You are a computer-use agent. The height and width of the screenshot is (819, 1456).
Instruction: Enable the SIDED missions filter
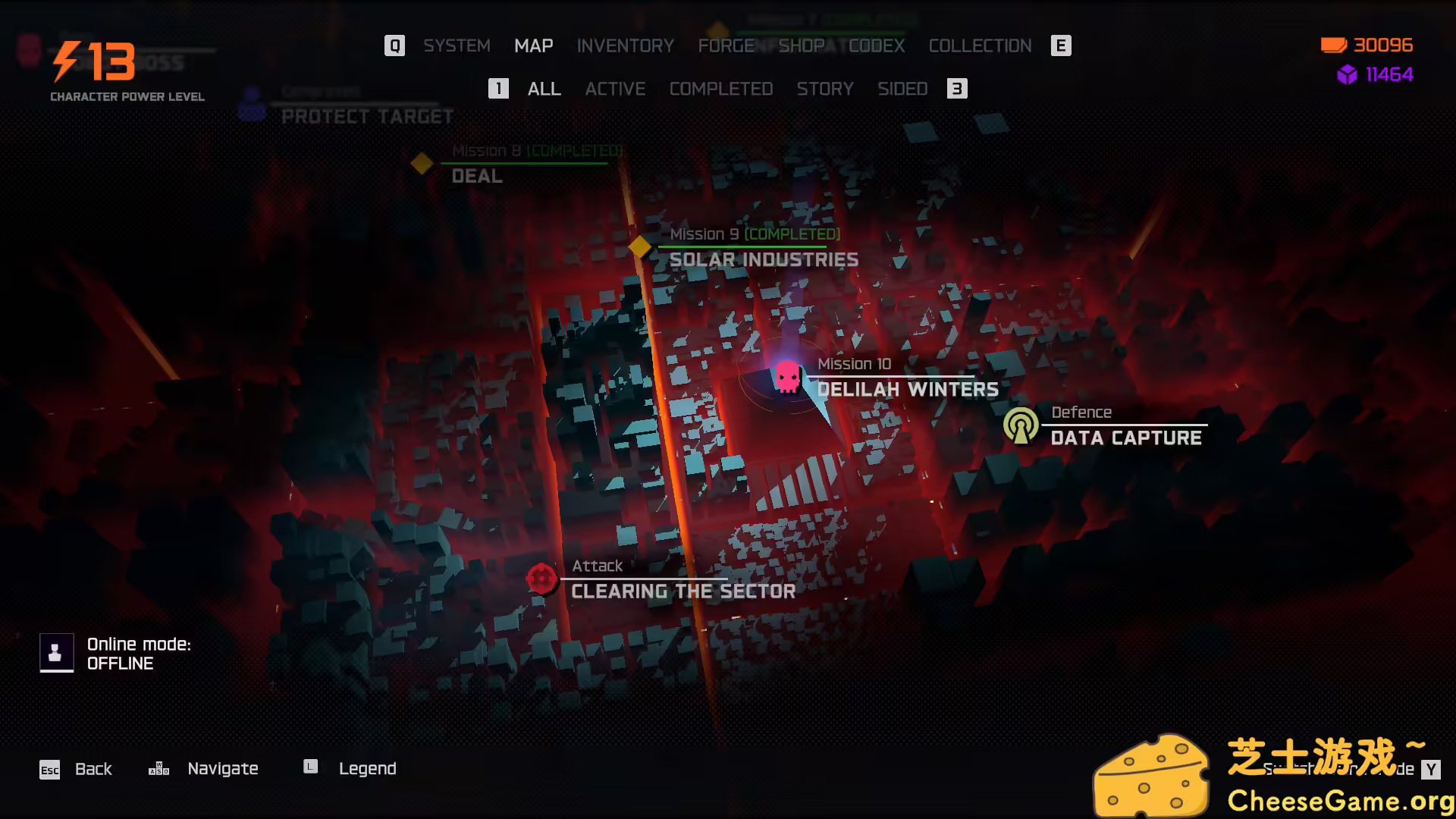[902, 89]
